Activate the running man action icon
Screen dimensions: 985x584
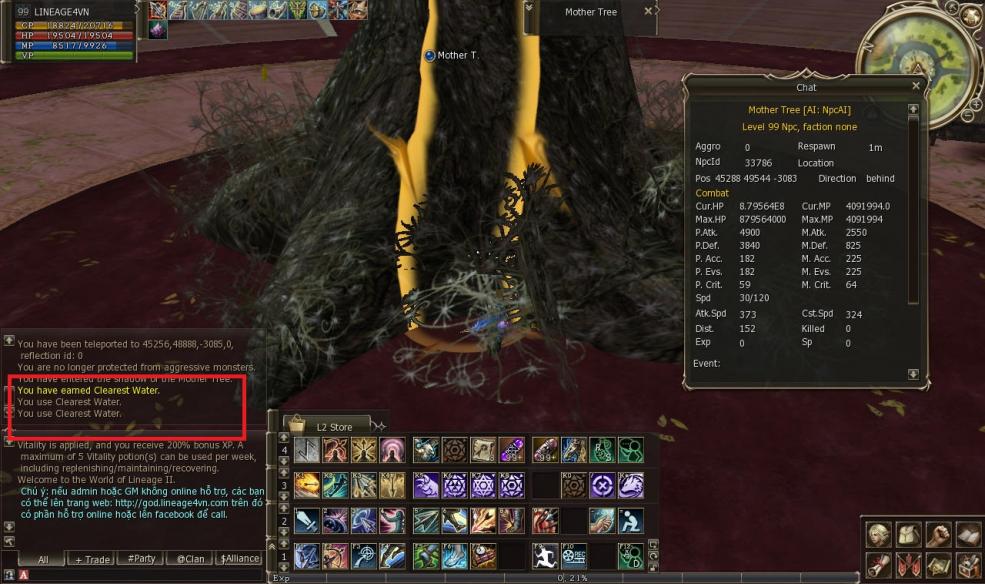[545, 555]
